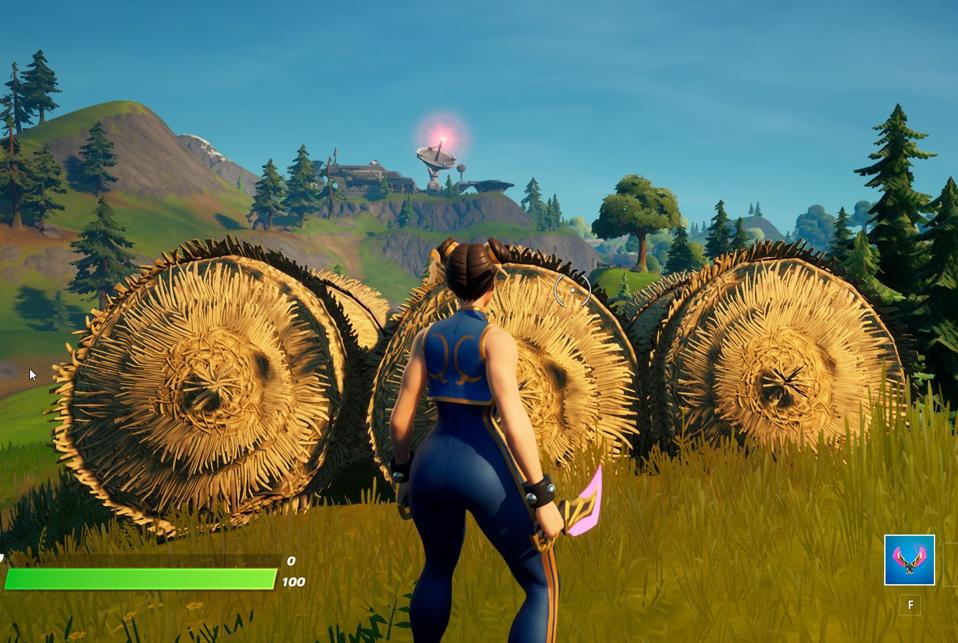
Task: Select the pink pickaxe harvesting tool slot
Action: pyautogui.click(x=909, y=560)
